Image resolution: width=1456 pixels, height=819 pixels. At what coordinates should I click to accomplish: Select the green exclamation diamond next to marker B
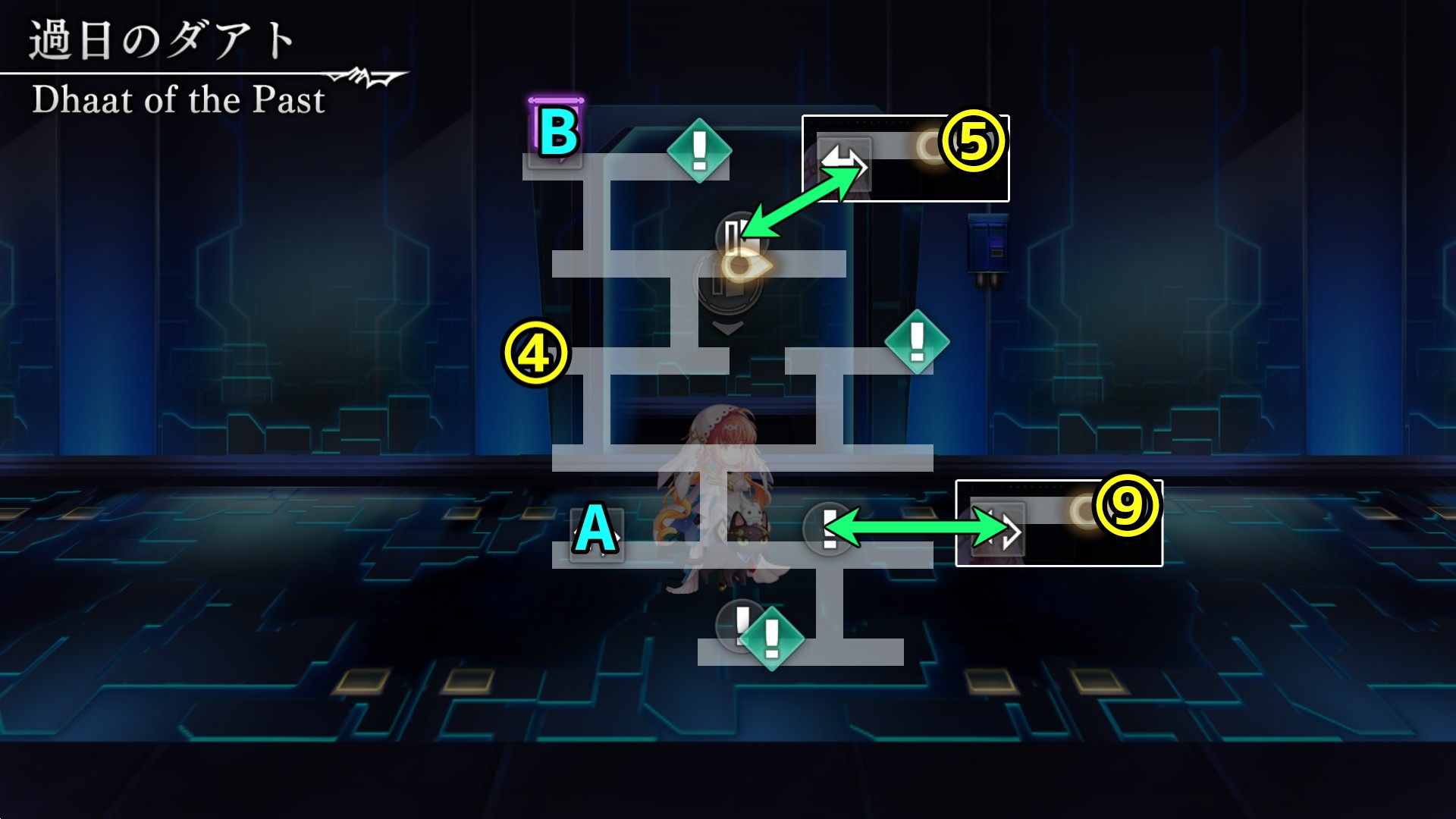pos(699,150)
